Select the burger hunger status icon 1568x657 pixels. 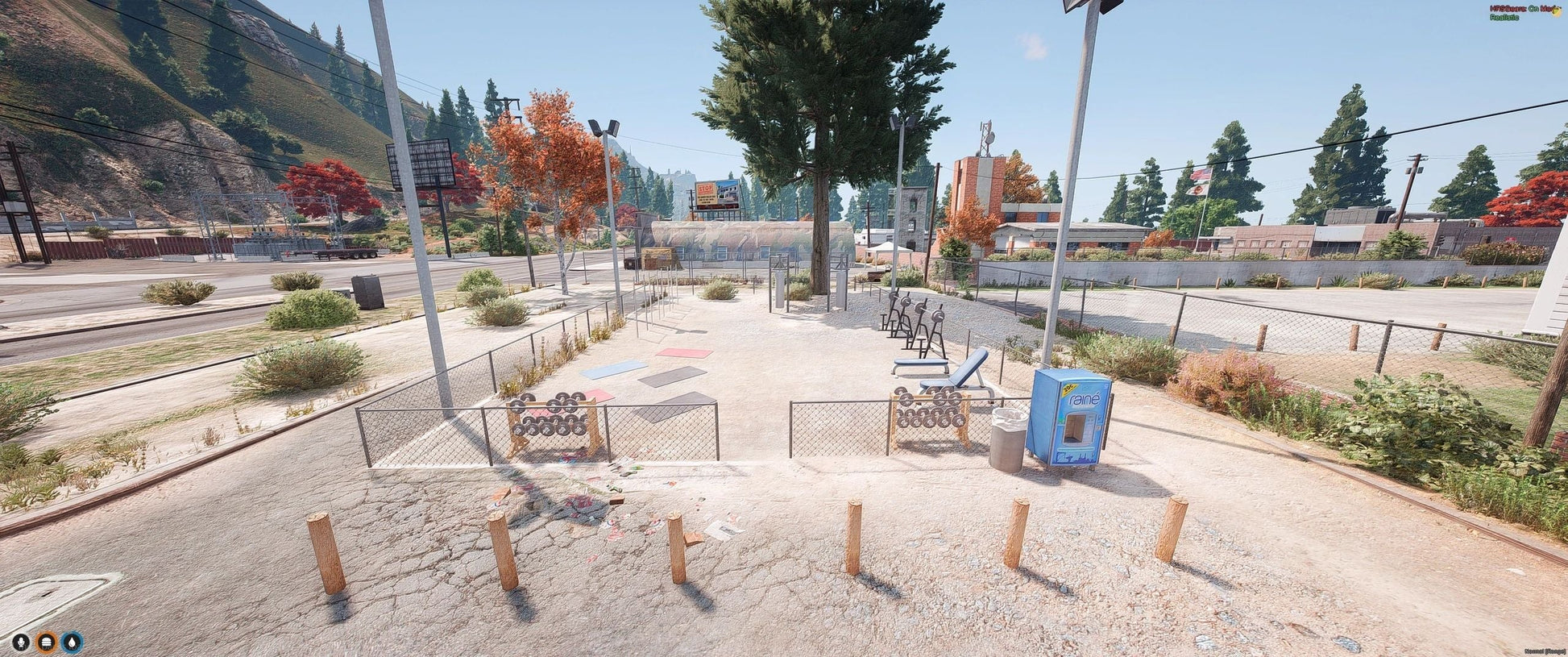point(47,642)
